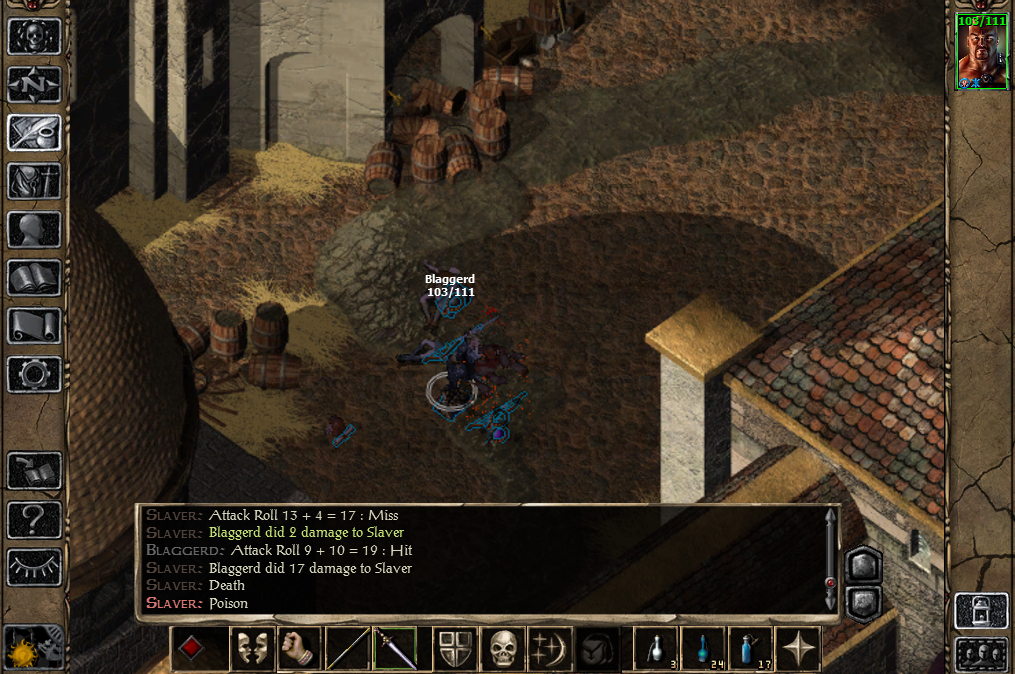Open the character record head button
The width and height of the screenshot is (1015, 674).
[x=34, y=229]
